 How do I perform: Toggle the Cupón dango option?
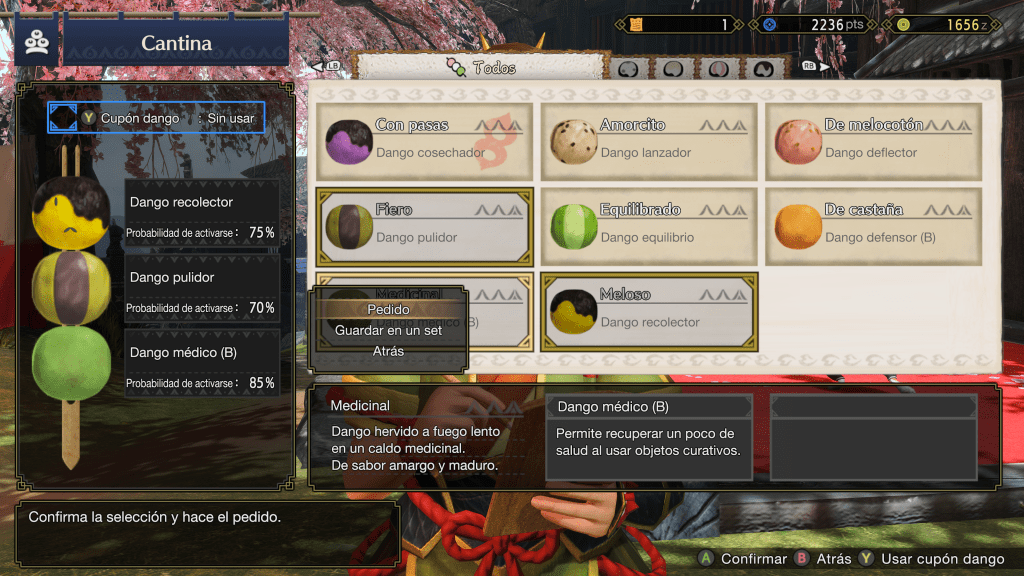(x=157, y=118)
